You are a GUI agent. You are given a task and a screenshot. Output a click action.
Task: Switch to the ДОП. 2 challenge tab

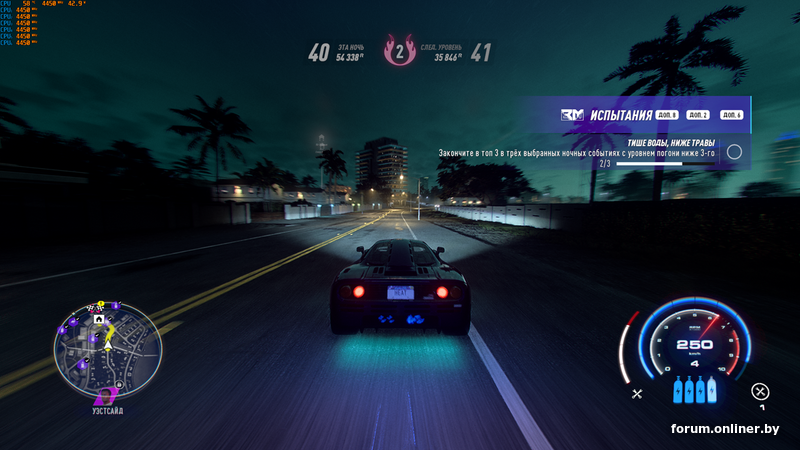699,115
